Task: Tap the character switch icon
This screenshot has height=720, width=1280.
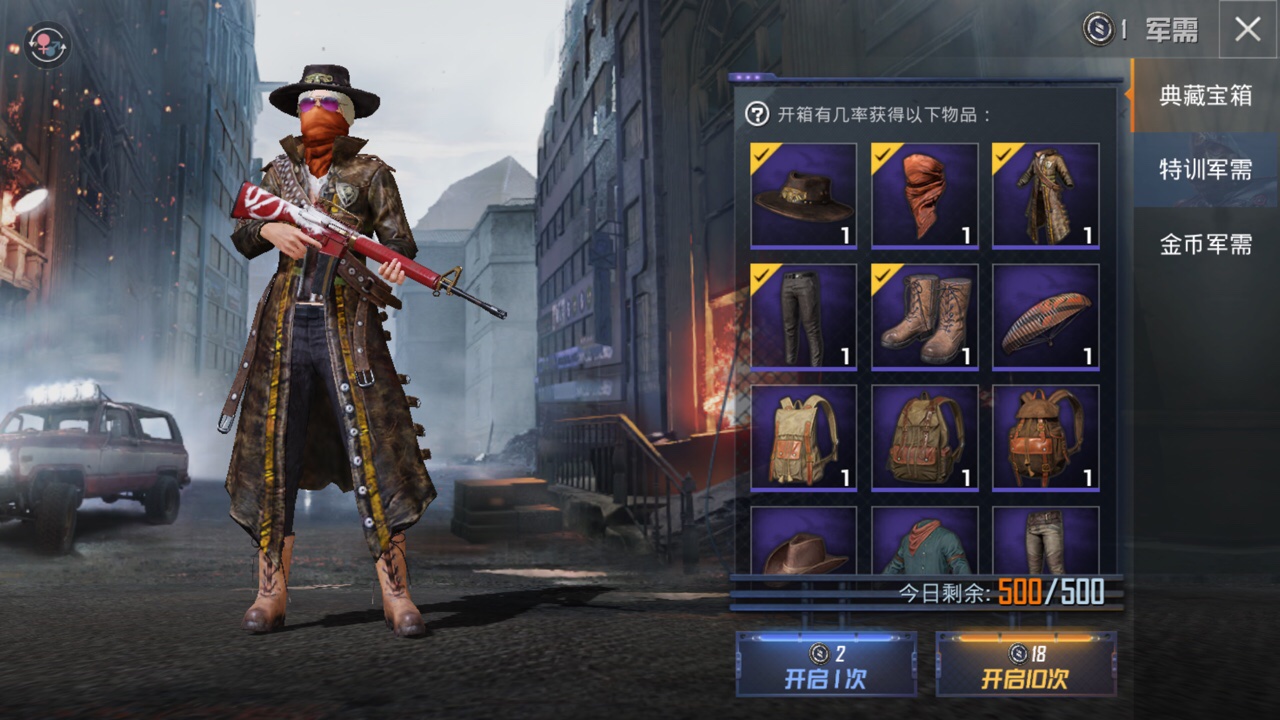Action: pyautogui.click(x=46, y=45)
